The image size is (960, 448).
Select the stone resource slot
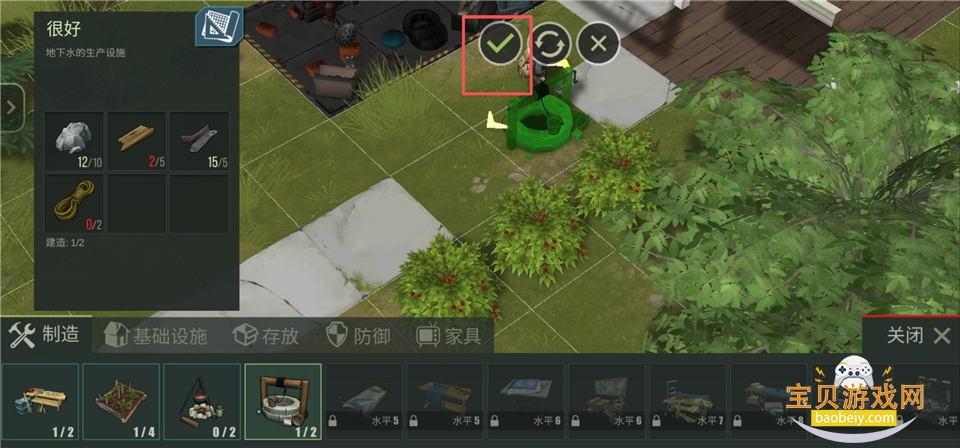point(73,141)
